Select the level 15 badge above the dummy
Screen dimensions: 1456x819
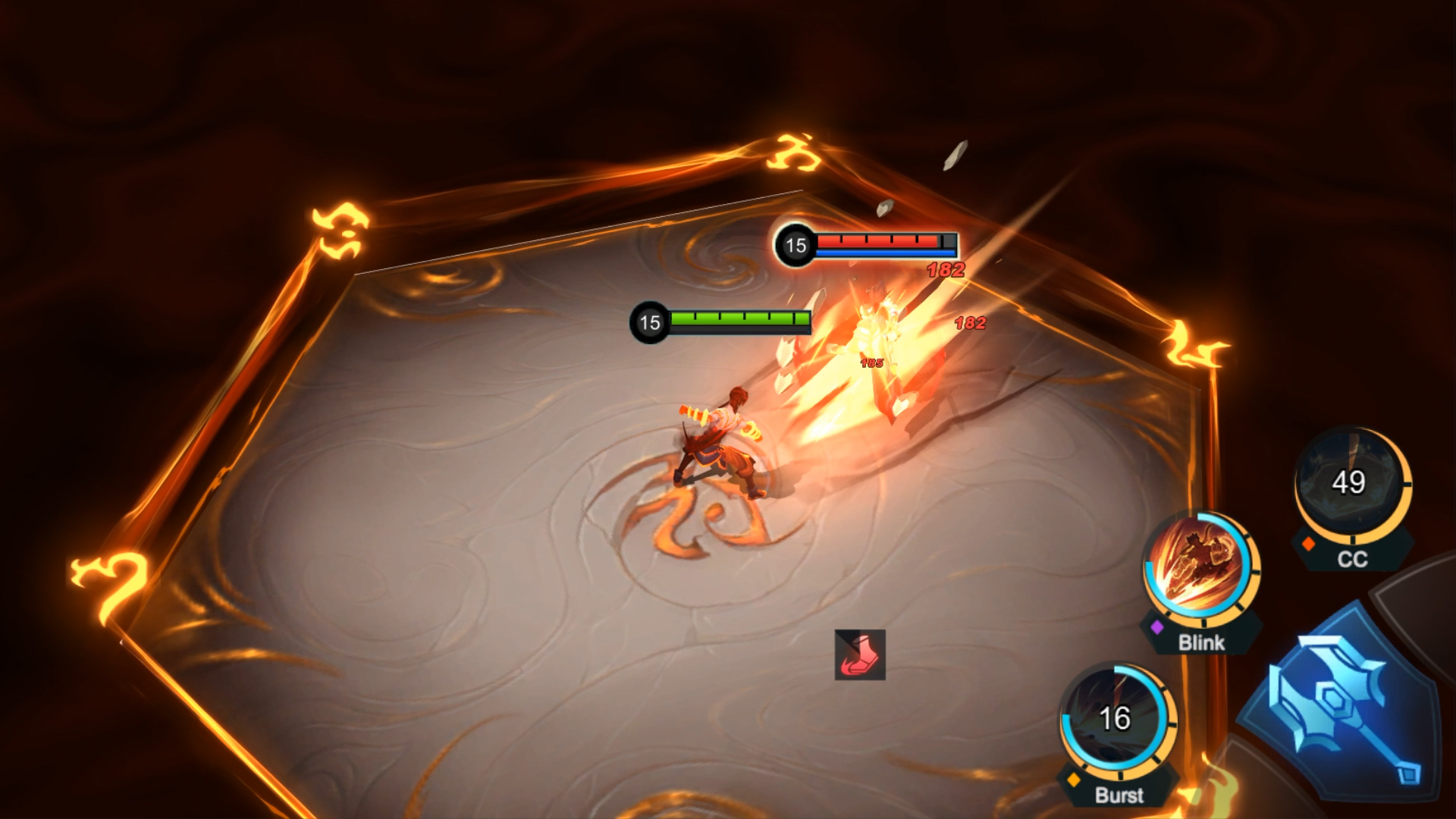coord(795,244)
